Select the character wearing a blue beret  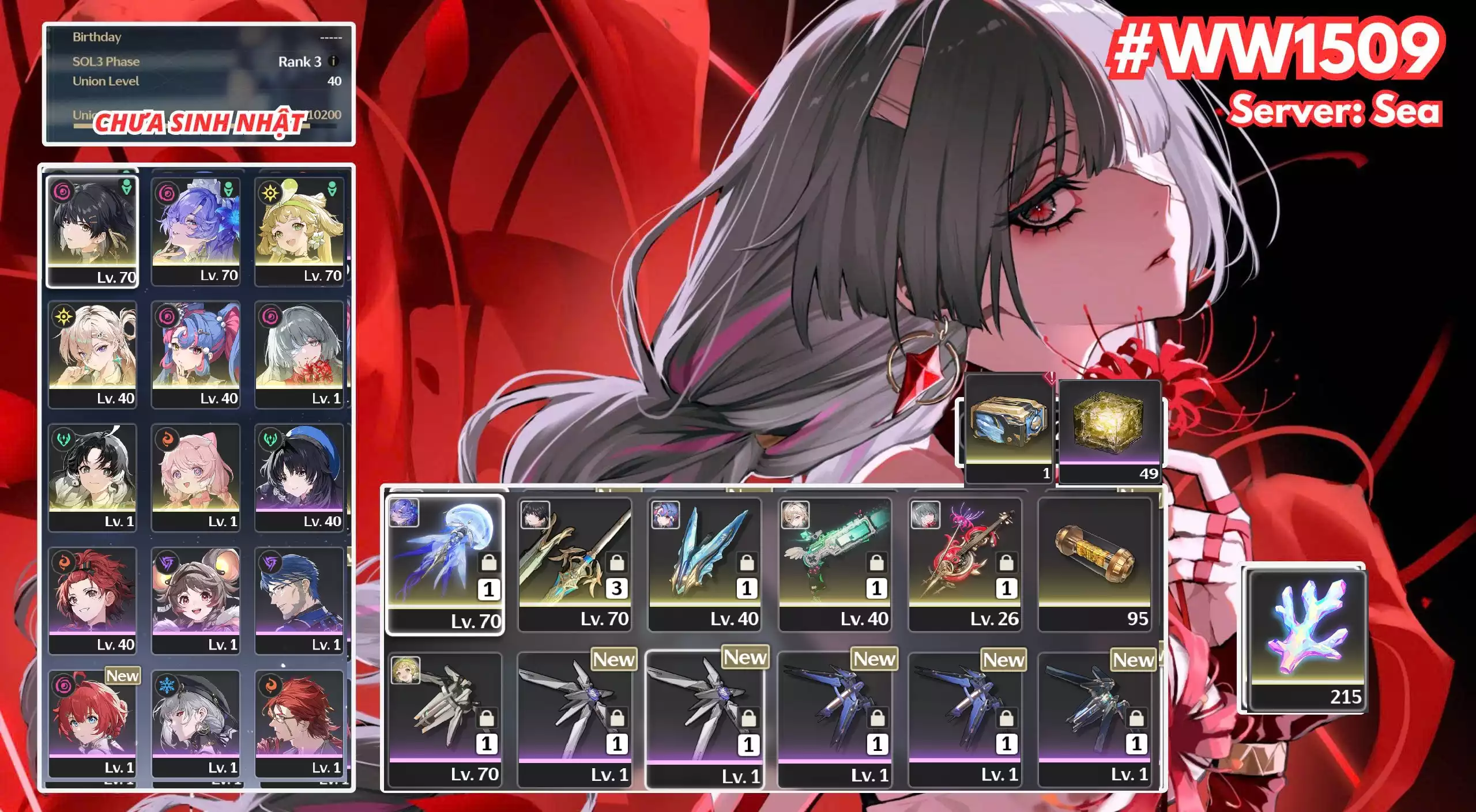coord(299,476)
